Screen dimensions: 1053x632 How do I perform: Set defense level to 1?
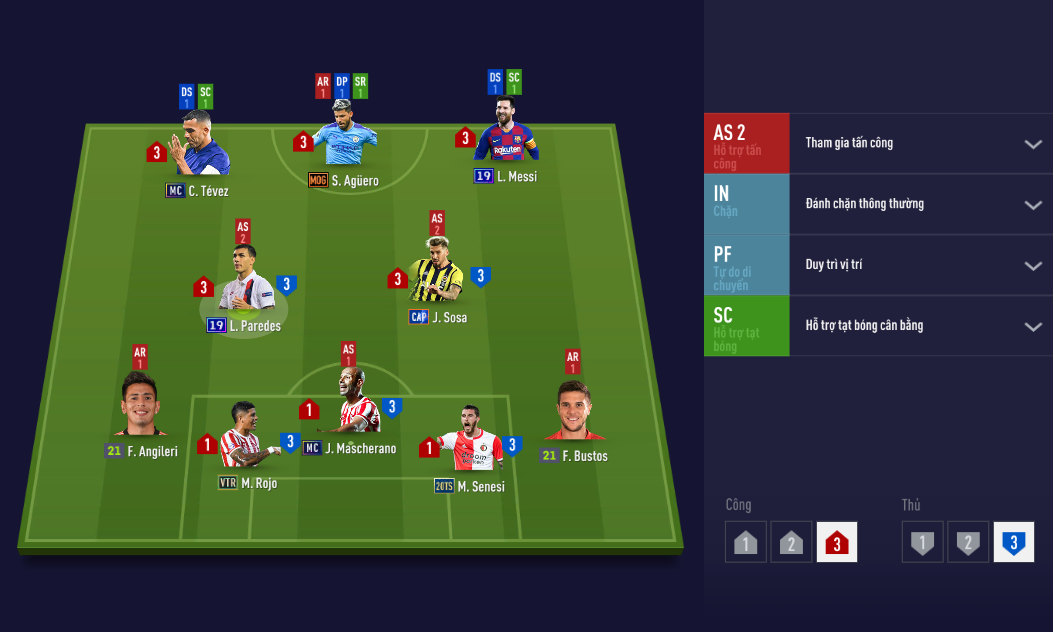coord(922,542)
